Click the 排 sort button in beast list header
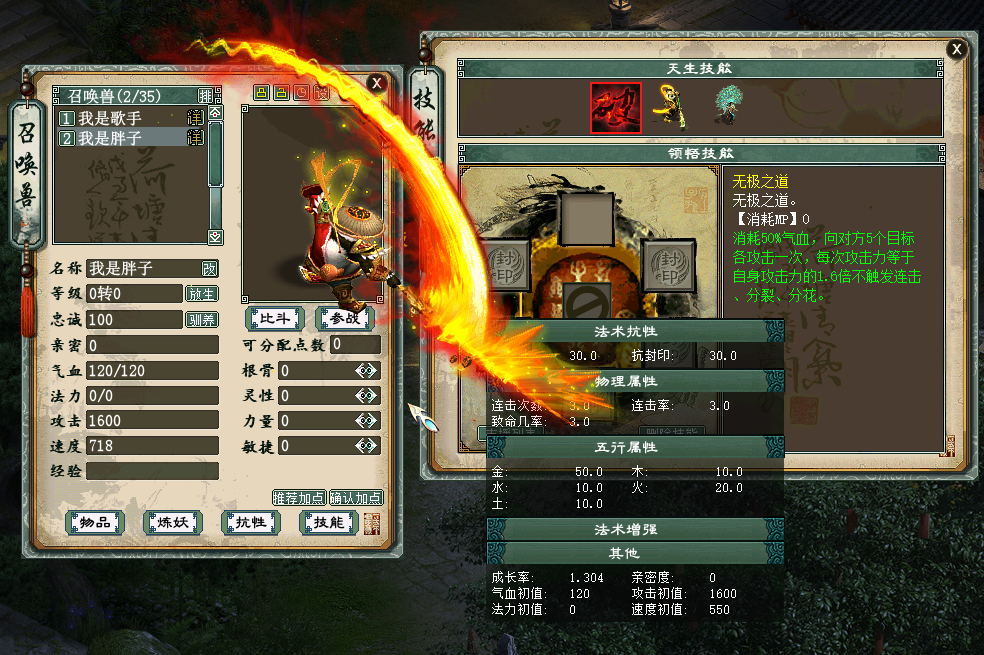Viewport: 984px width, 655px height. (x=205, y=96)
